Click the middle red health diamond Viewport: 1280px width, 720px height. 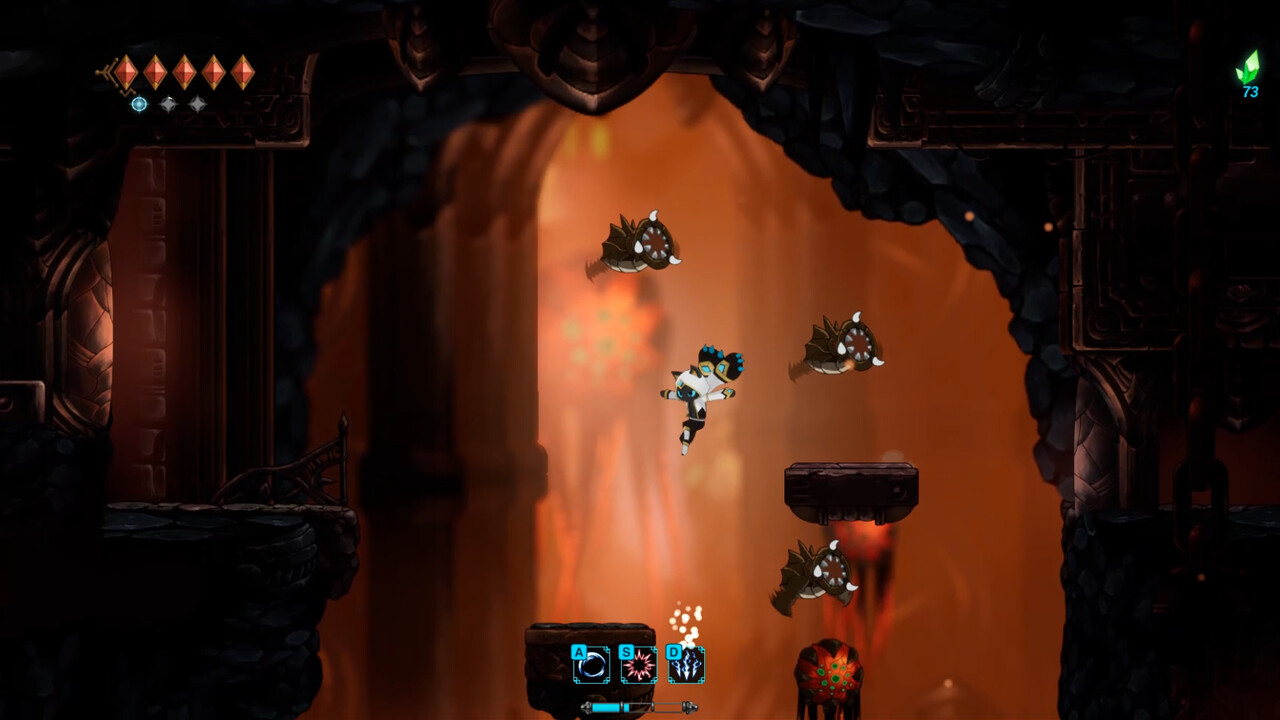(184, 71)
